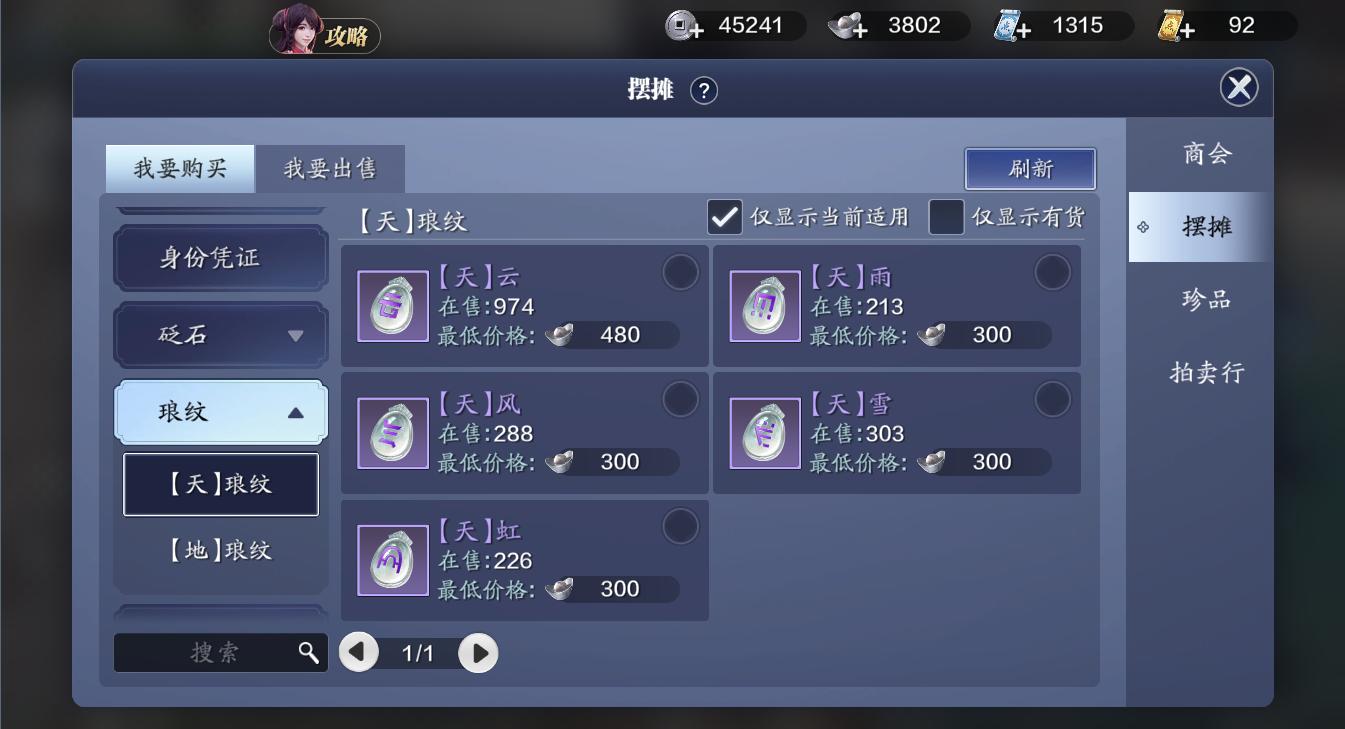Image resolution: width=1345 pixels, height=729 pixels.
Task: Open the 摆摊 help question mark
Action: (x=704, y=91)
